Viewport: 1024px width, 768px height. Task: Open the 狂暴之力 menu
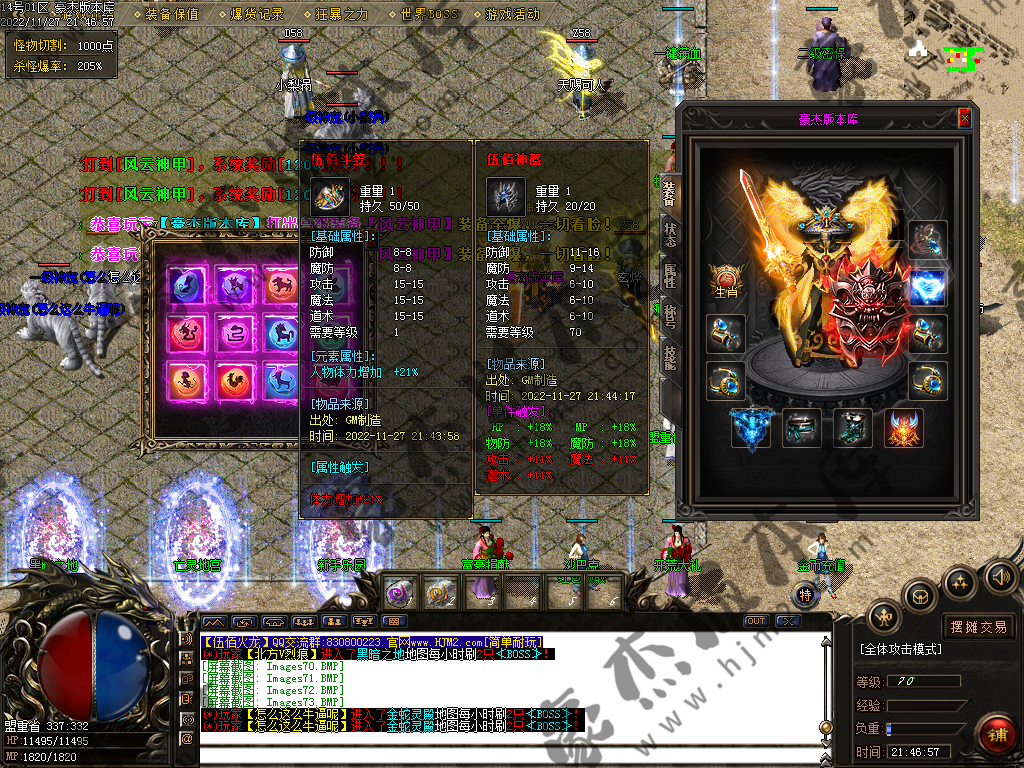341,14
